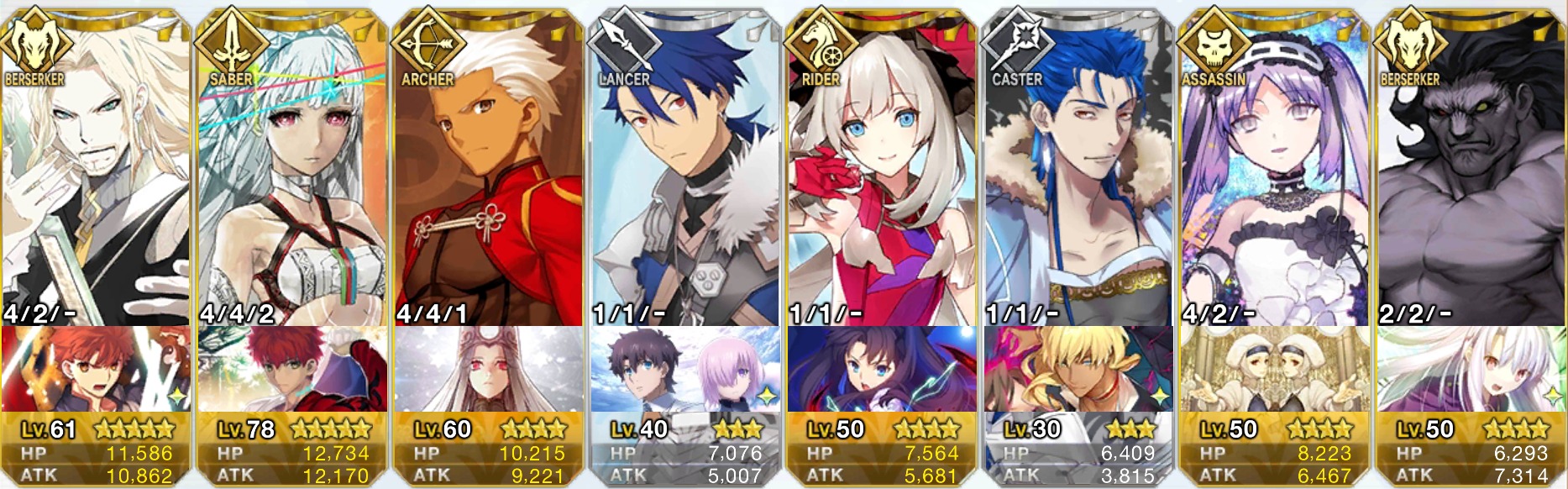Open the craft essence under Lancer
The width and height of the screenshot is (1568, 489).
[x=685, y=370]
